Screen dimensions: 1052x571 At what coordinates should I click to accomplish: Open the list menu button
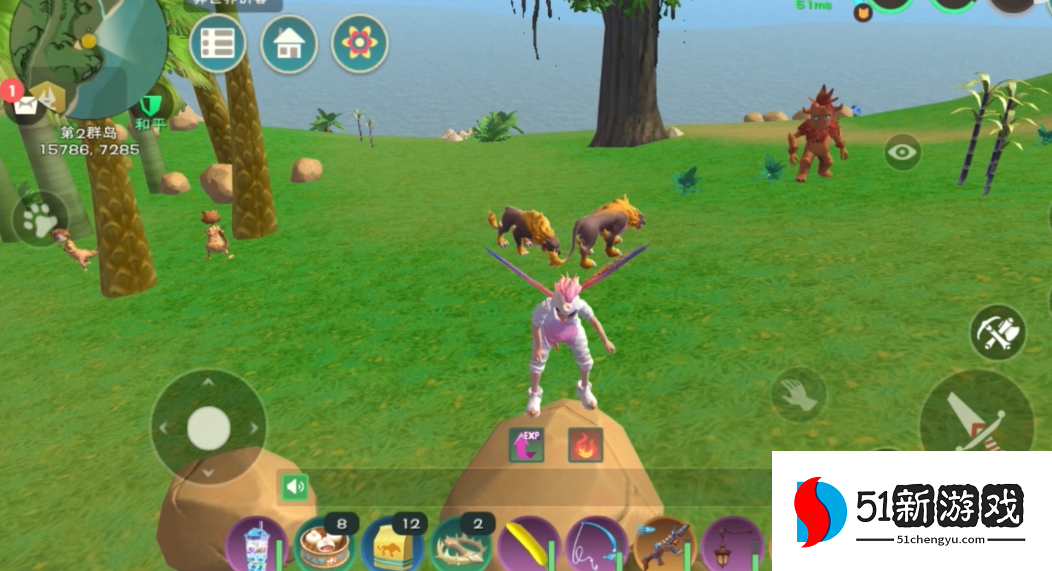[x=217, y=44]
